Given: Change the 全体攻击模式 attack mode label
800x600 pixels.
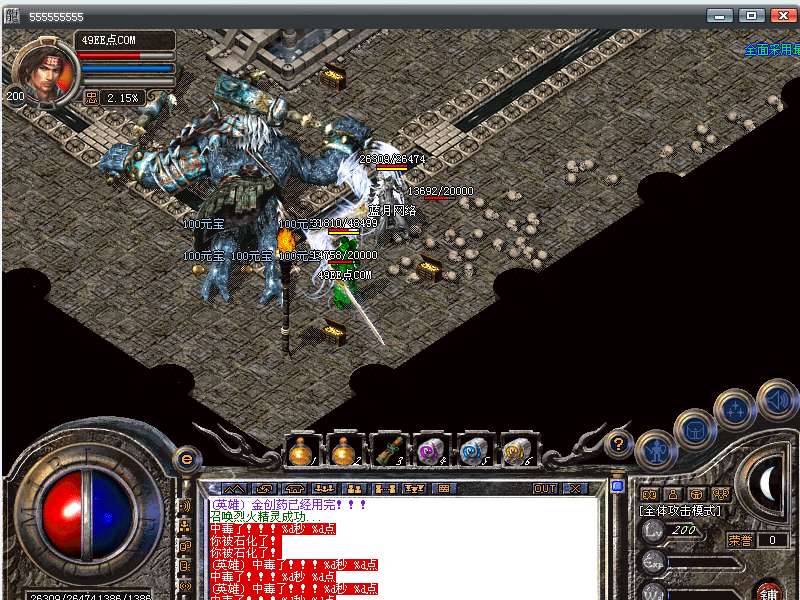Looking at the screenshot, I should (x=680, y=510).
